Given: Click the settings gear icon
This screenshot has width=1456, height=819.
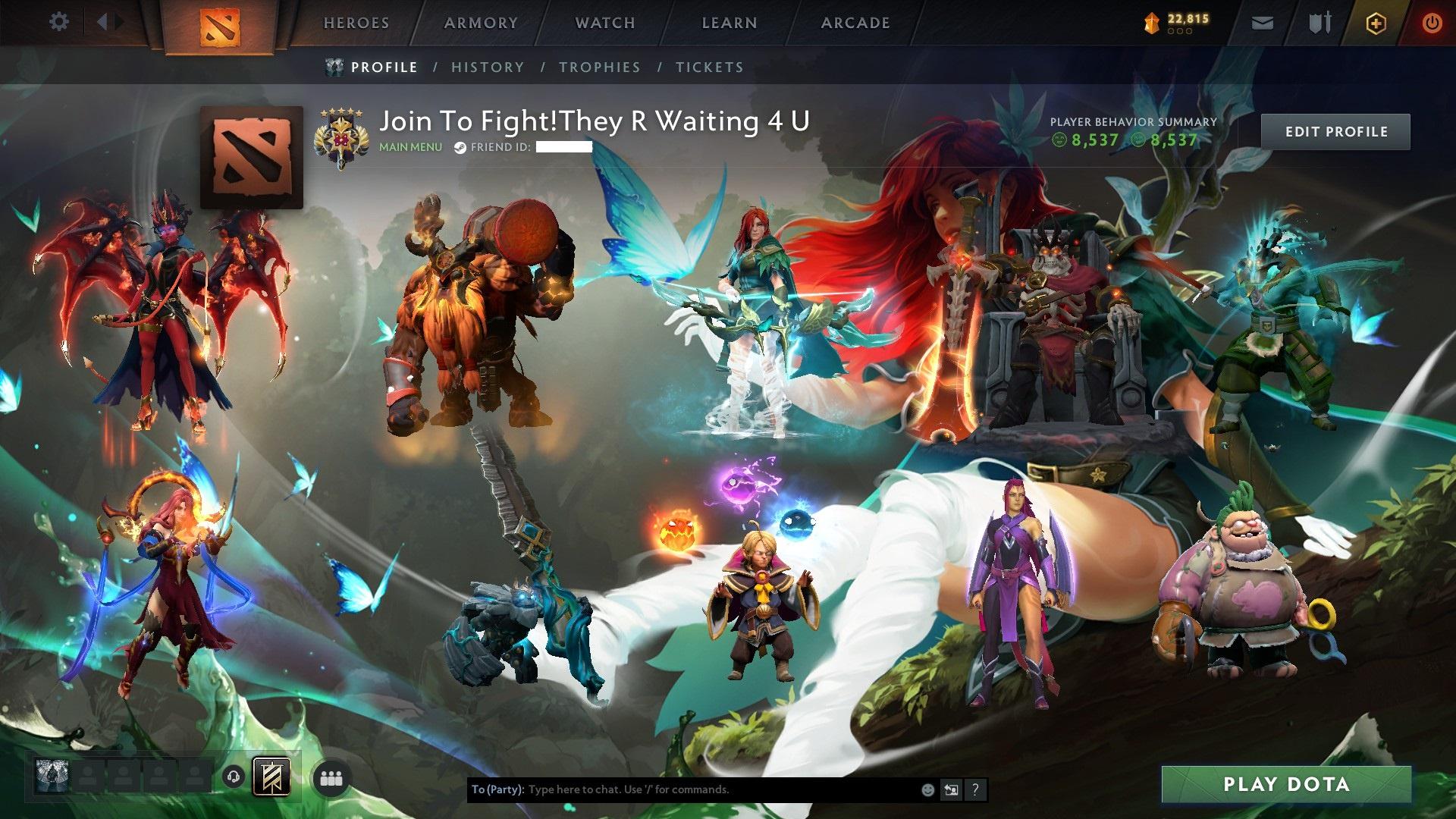Looking at the screenshot, I should click(x=58, y=22).
